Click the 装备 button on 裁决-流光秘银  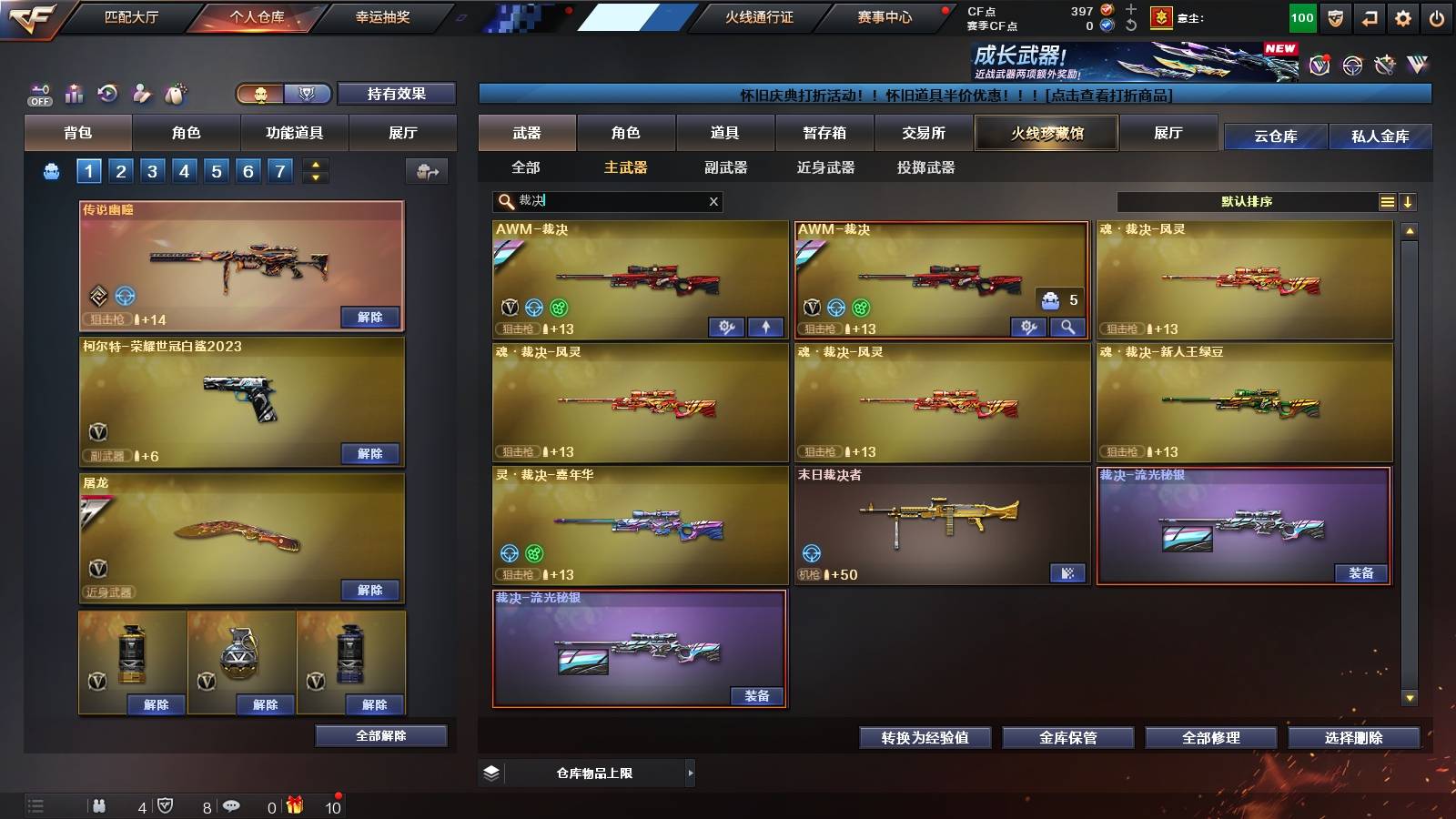coord(1362,574)
